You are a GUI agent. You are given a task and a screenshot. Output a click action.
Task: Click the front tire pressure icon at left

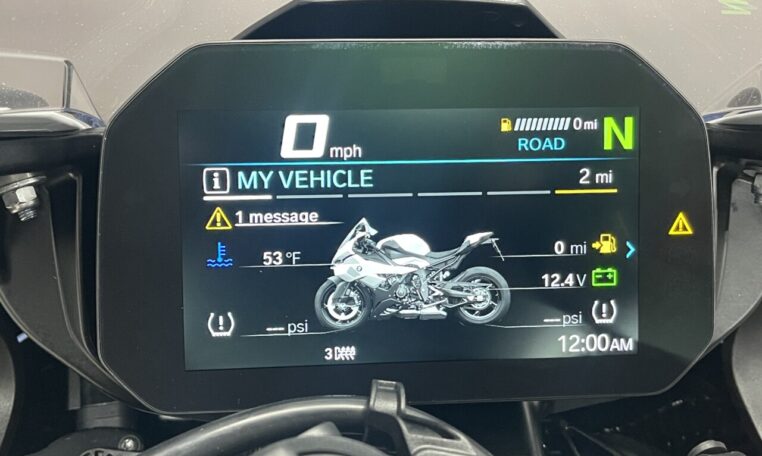point(219,325)
